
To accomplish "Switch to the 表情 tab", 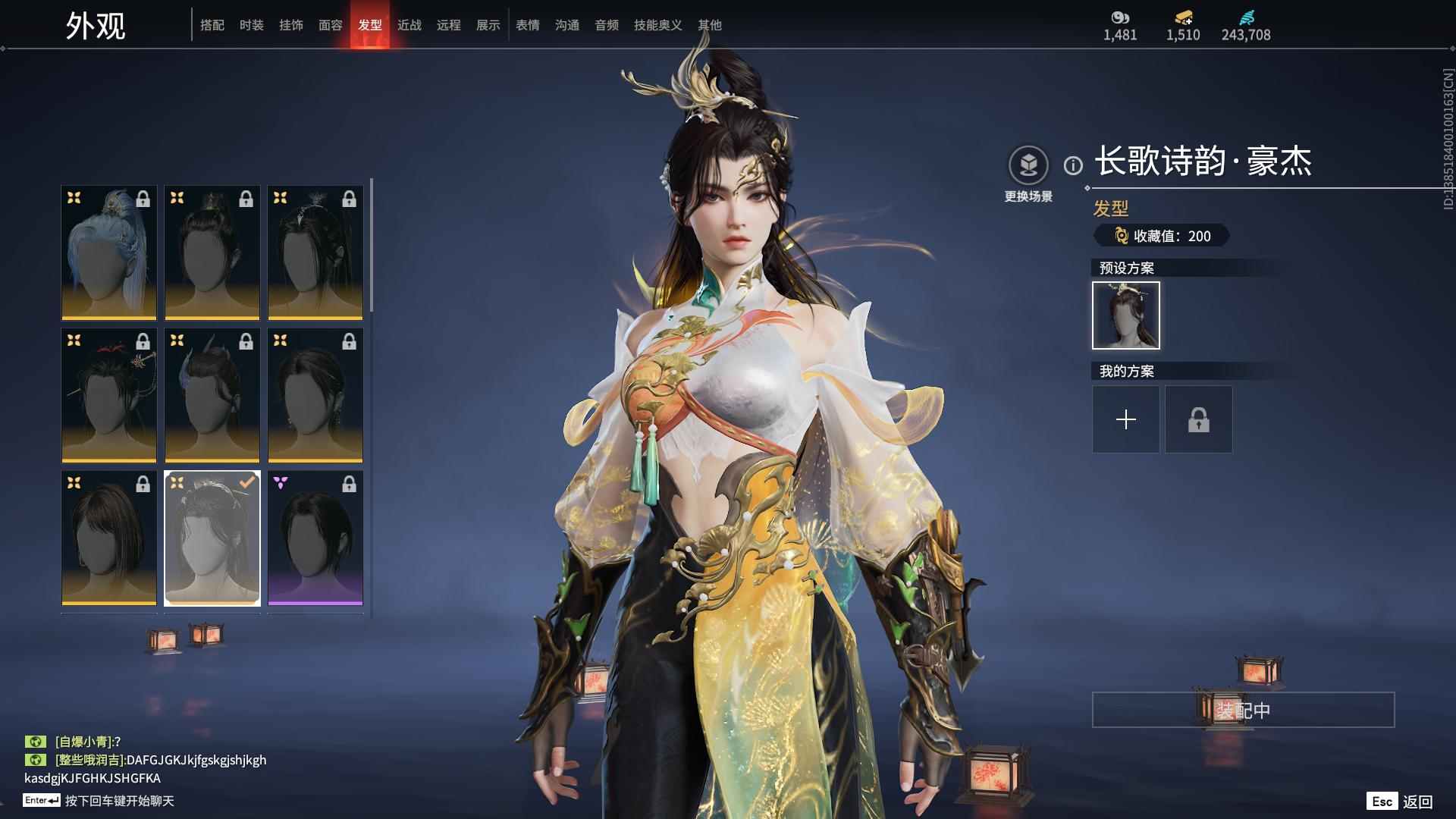I will click(527, 25).
